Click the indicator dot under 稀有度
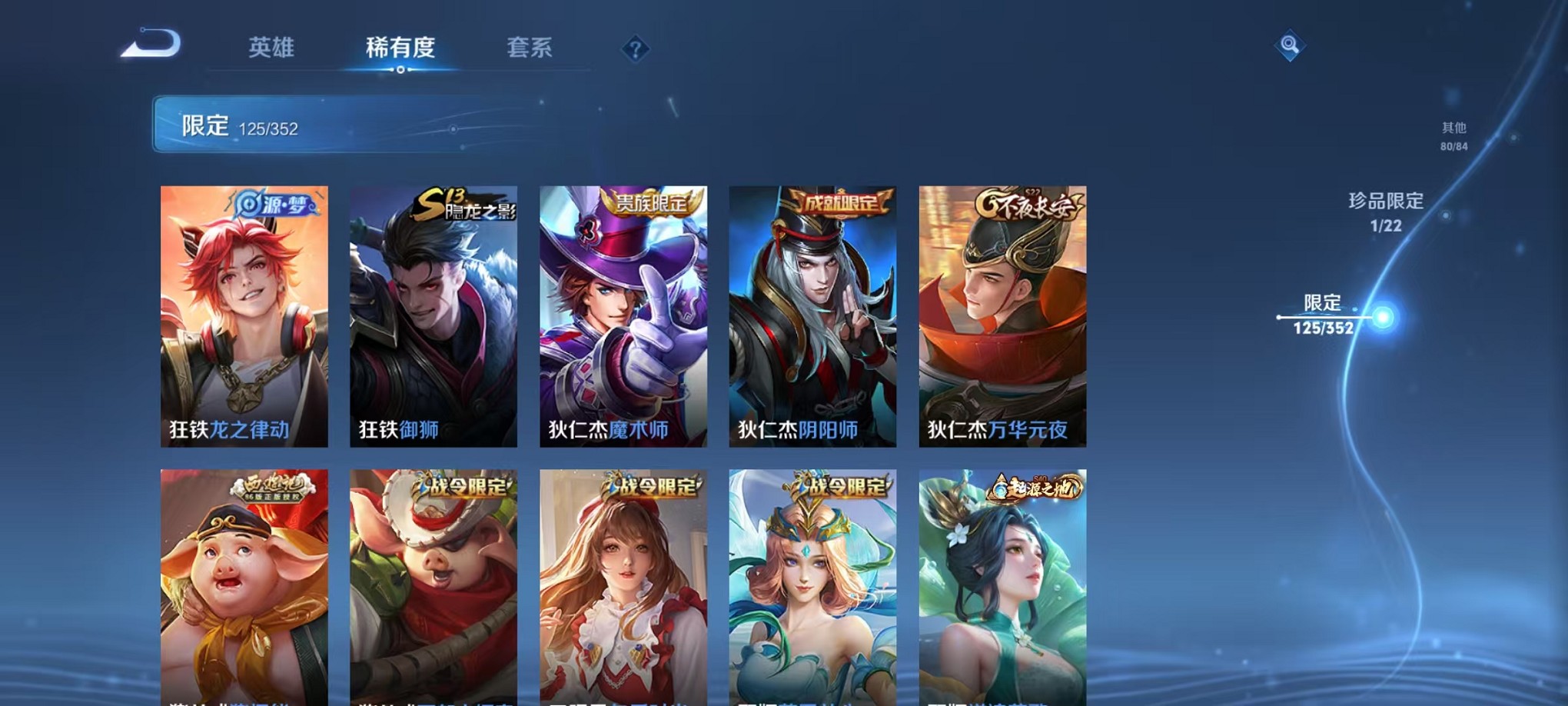Viewport: 1568px width, 706px height. click(400, 71)
